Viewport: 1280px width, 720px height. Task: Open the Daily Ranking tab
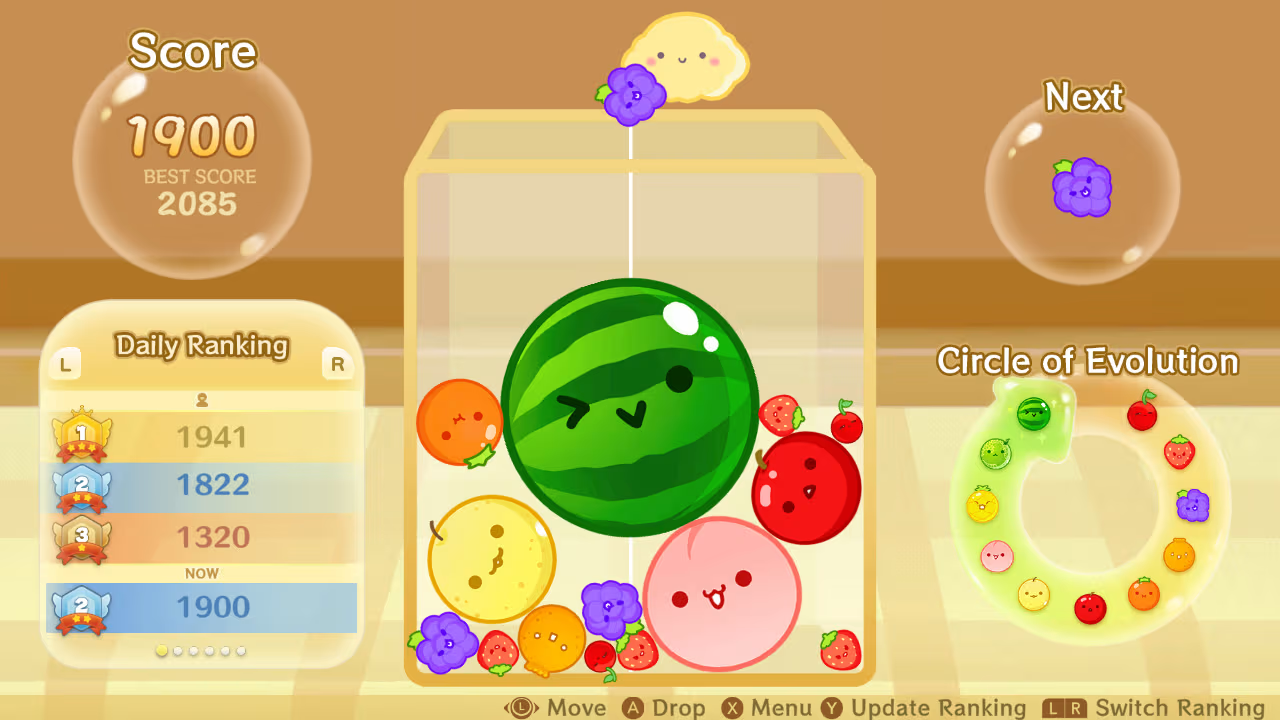tap(201, 347)
